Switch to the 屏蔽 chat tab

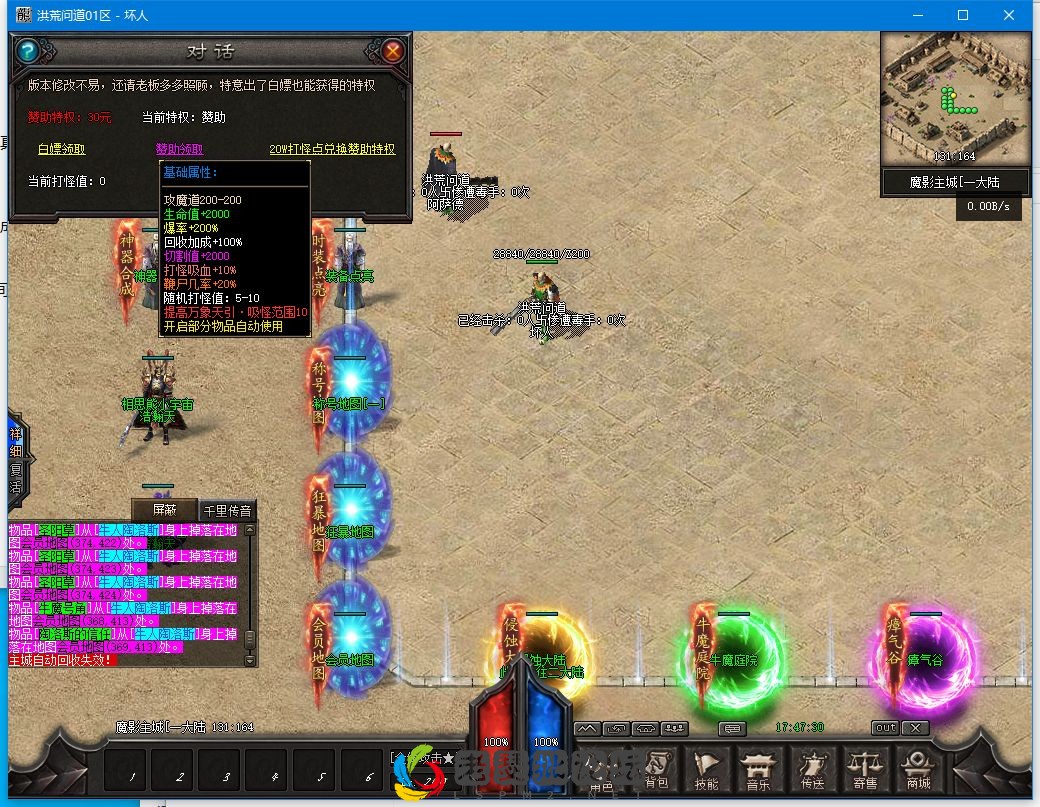click(163, 509)
